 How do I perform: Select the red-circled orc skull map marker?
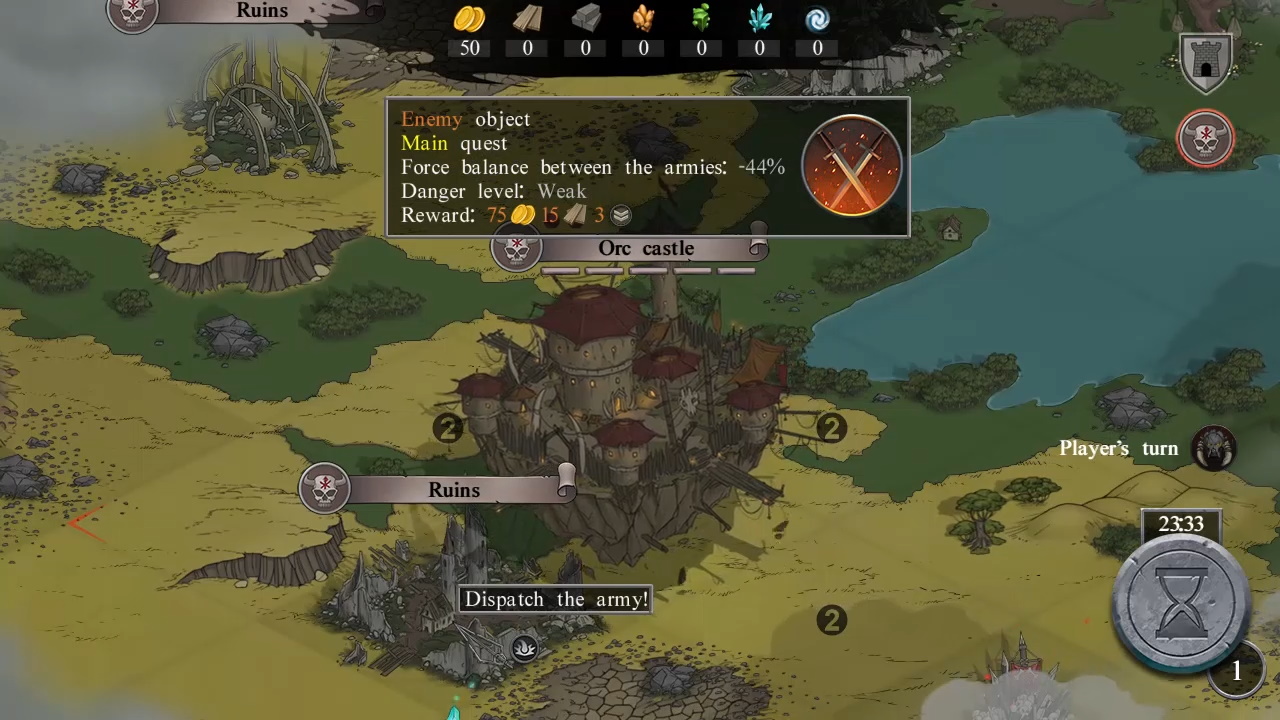(1205, 139)
